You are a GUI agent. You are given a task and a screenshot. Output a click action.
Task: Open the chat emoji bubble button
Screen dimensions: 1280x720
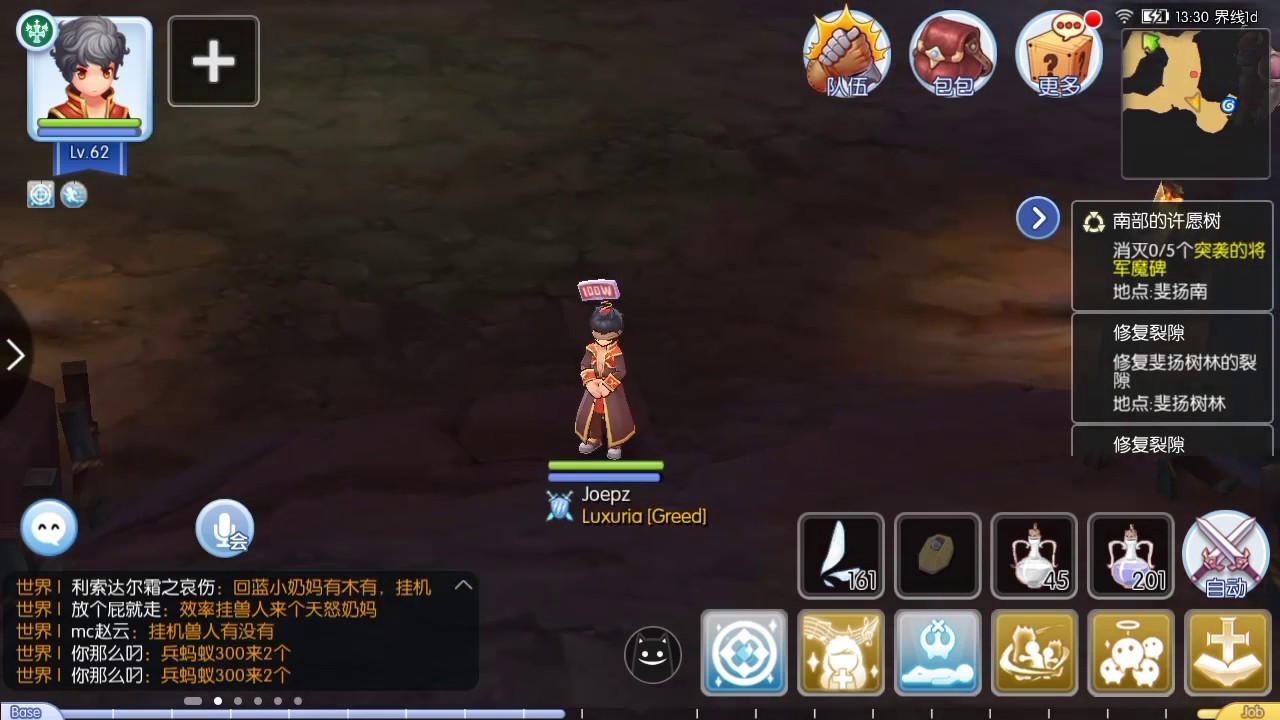(x=49, y=527)
